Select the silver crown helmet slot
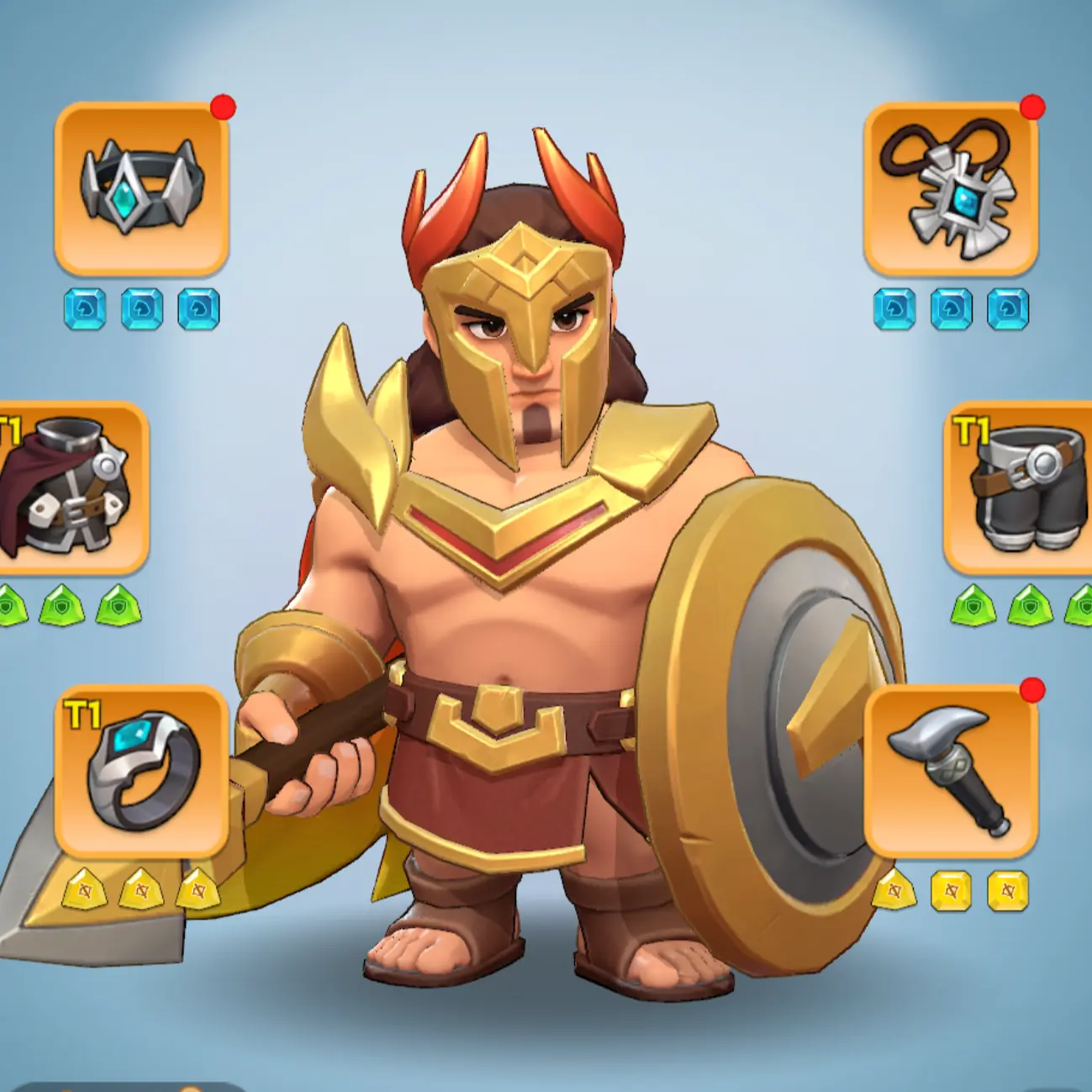The image size is (1092, 1092). coord(141,188)
